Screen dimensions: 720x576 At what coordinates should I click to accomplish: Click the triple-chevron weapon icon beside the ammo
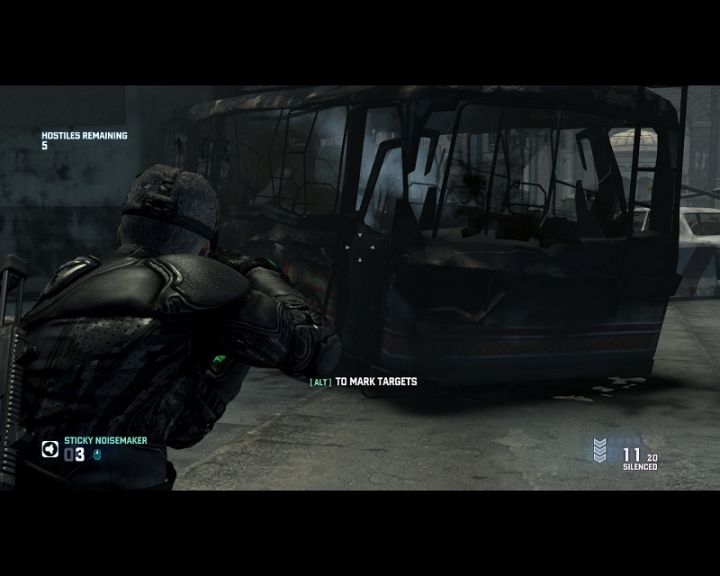point(600,451)
